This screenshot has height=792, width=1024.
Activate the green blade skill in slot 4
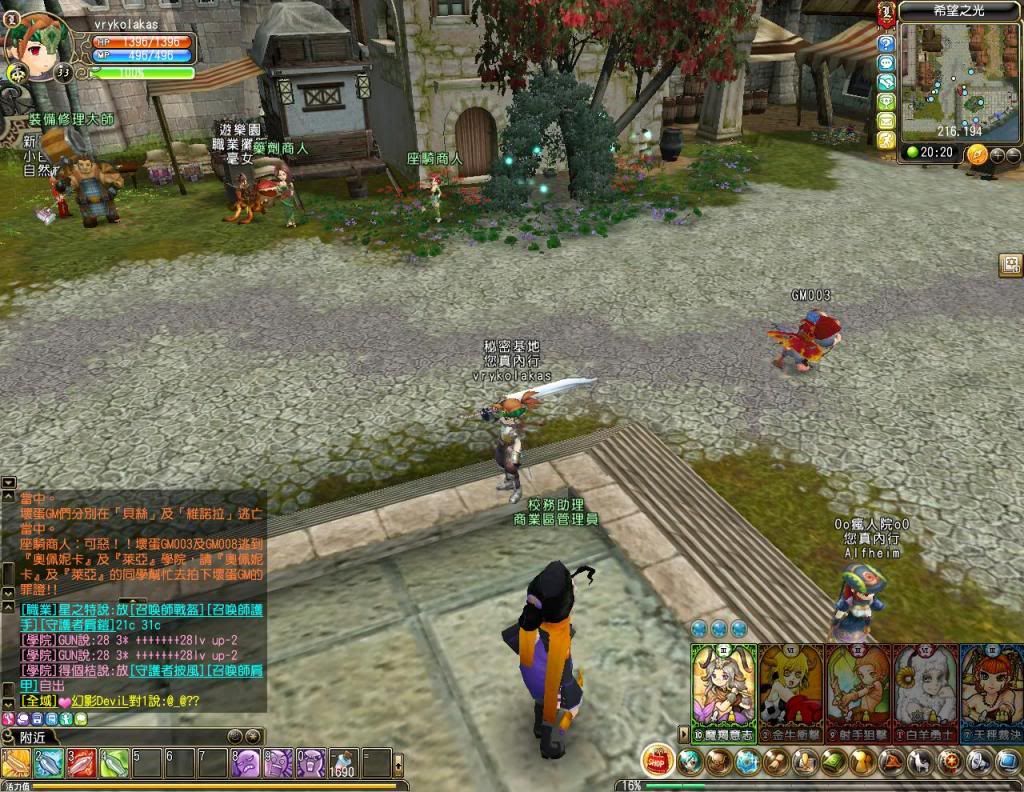(115, 764)
